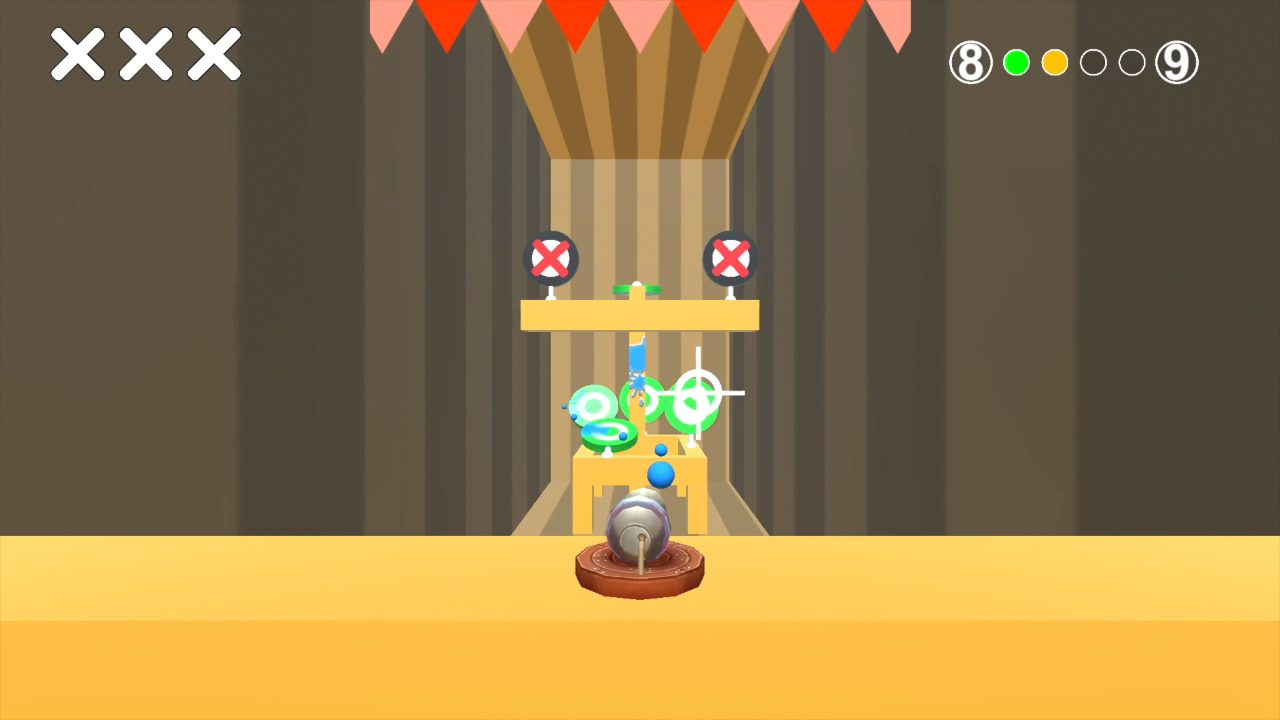Image resolution: width=1280 pixels, height=720 pixels.
Task: Select the left red X target sign
Action: point(549,258)
